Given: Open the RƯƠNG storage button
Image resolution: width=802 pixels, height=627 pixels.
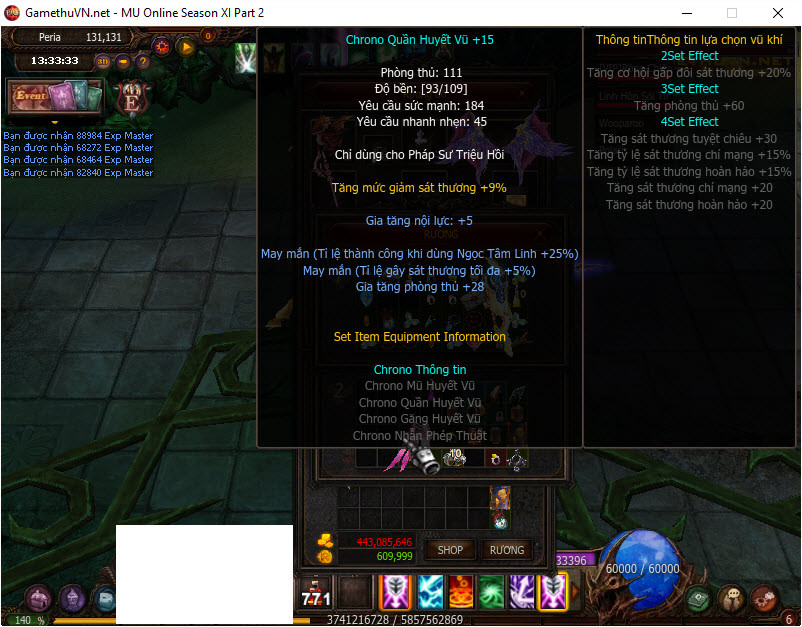Looking at the screenshot, I should pyautogui.click(x=507, y=549).
